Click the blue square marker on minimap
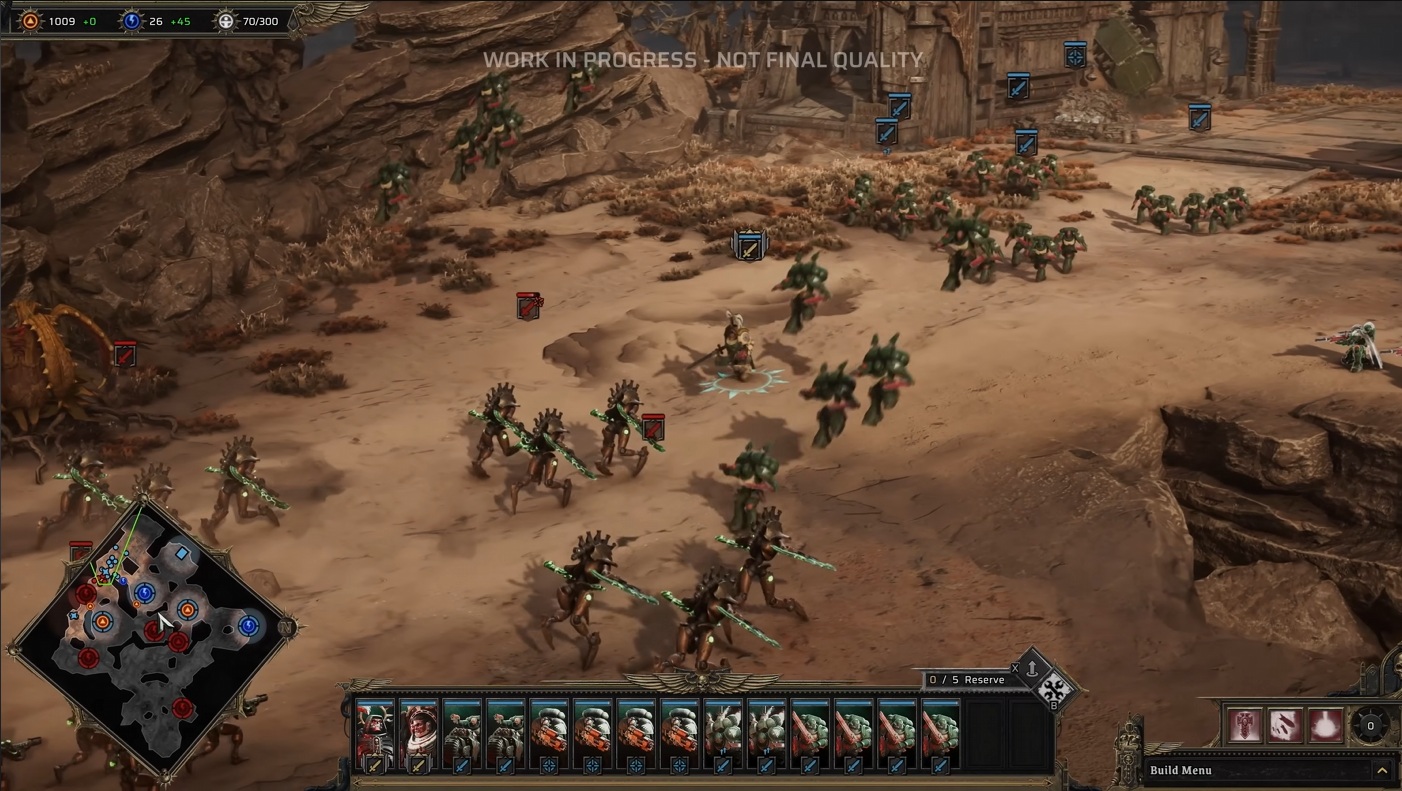 181,553
